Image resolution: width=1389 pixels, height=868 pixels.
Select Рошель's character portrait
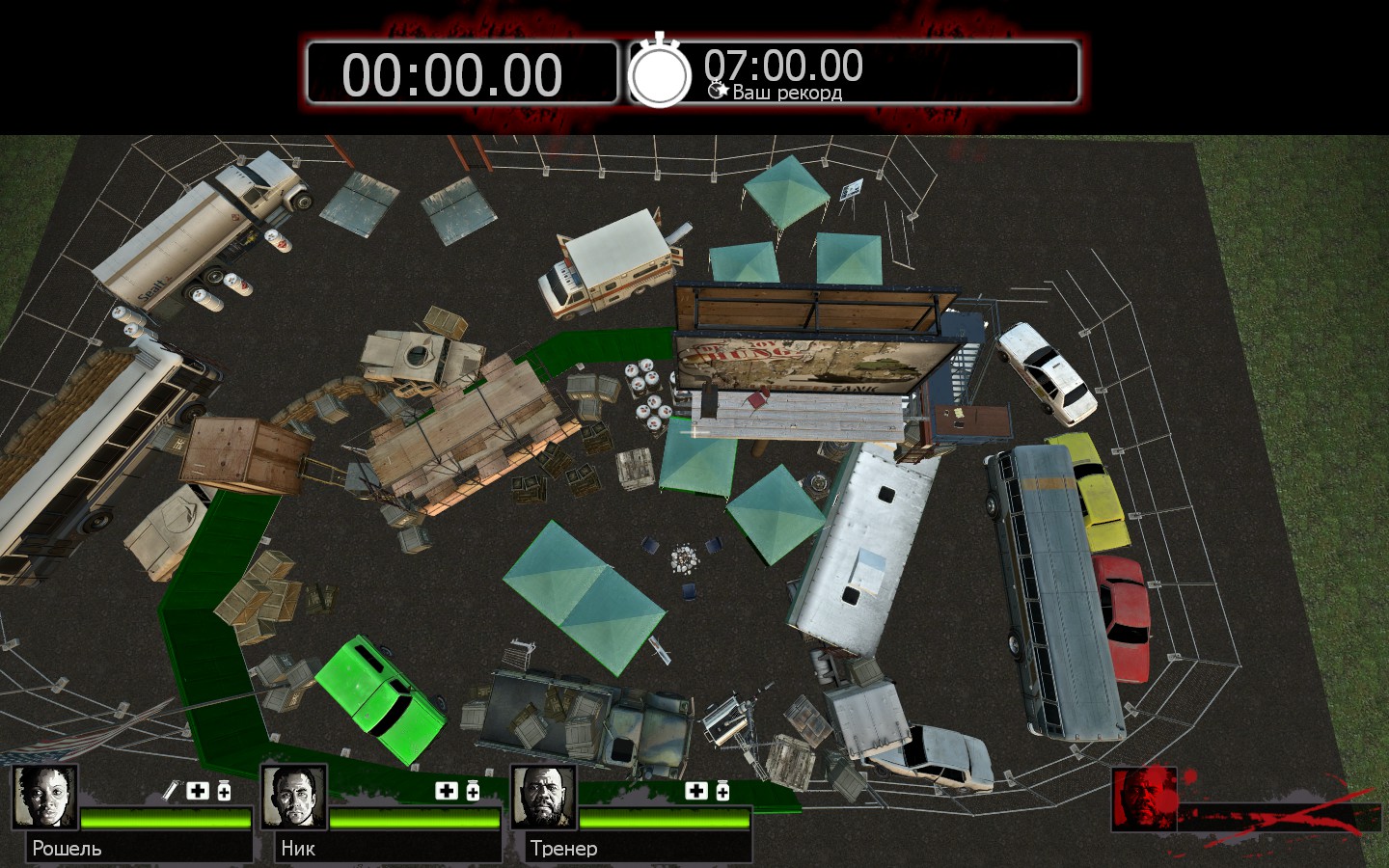44,797
